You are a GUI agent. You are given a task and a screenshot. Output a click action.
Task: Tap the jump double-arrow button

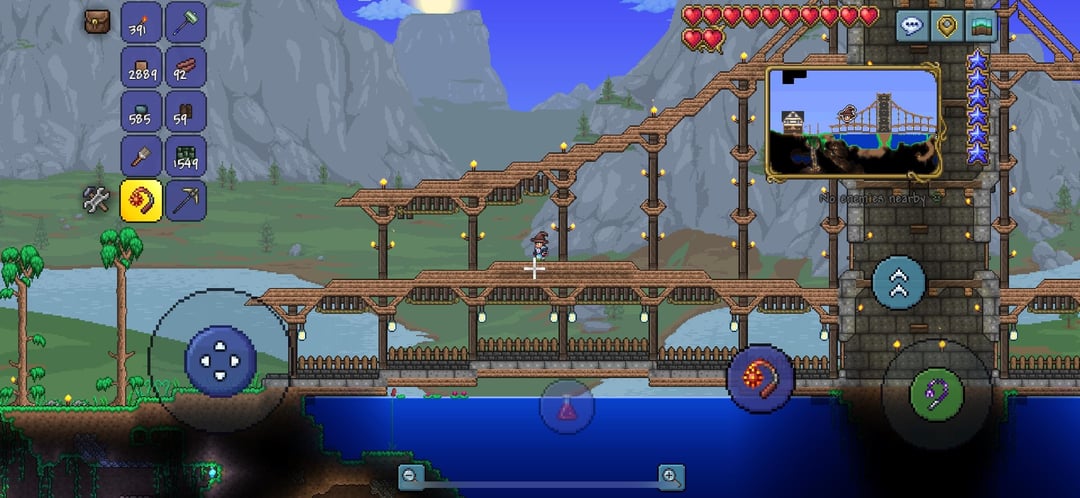point(898,283)
